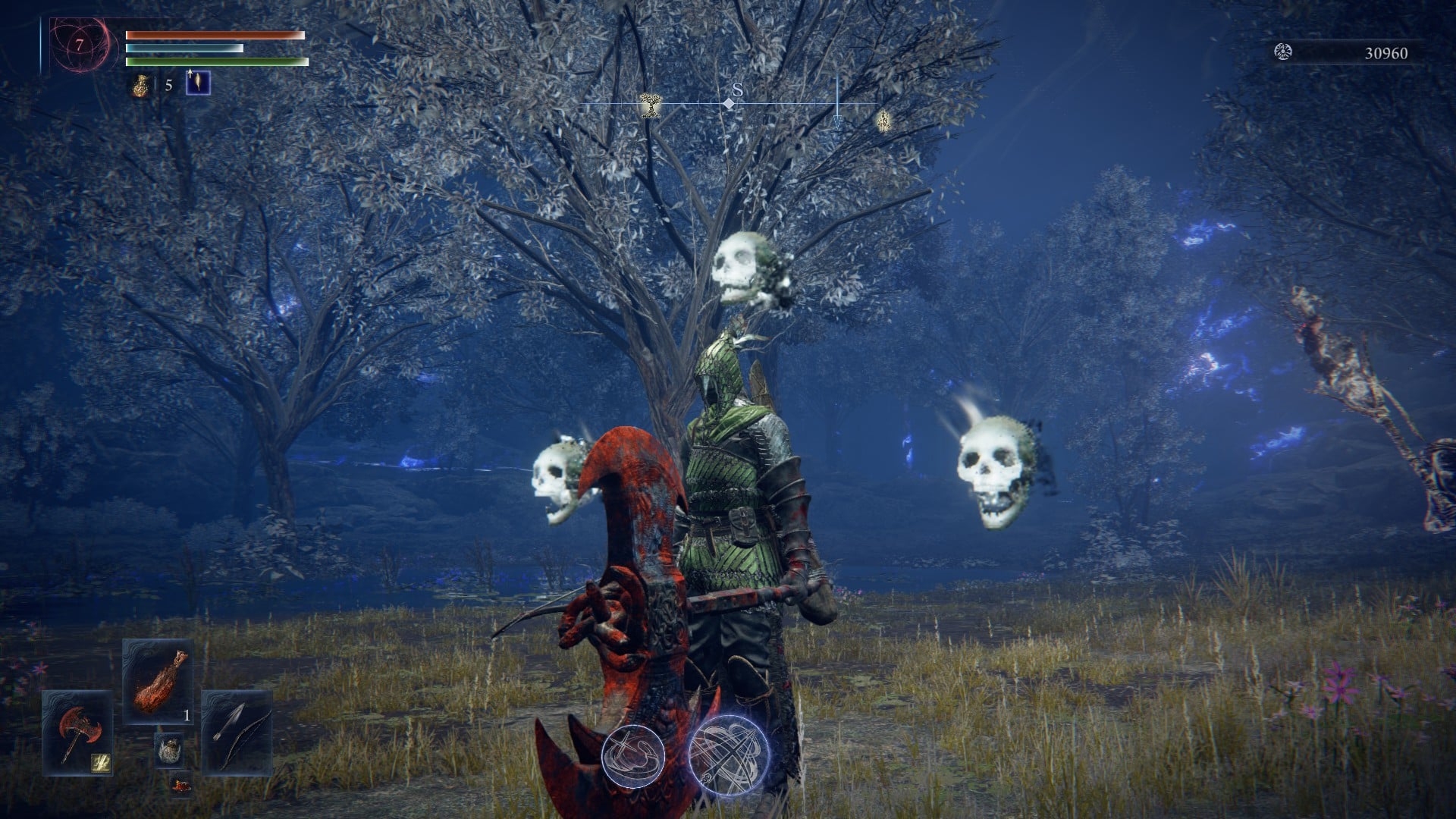Click the golden flask icon
The height and width of the screenshot is (819, 1456).
pos(140,84)
